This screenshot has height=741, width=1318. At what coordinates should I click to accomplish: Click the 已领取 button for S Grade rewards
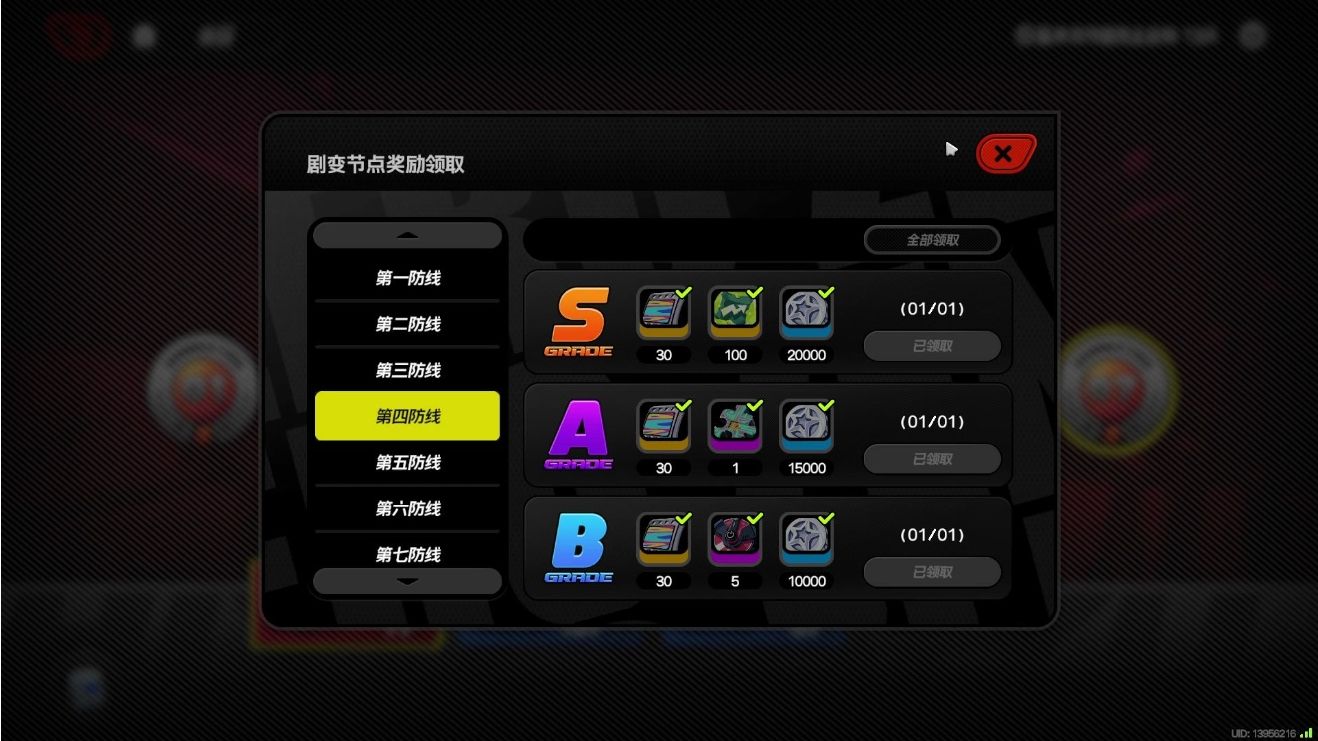931,345
